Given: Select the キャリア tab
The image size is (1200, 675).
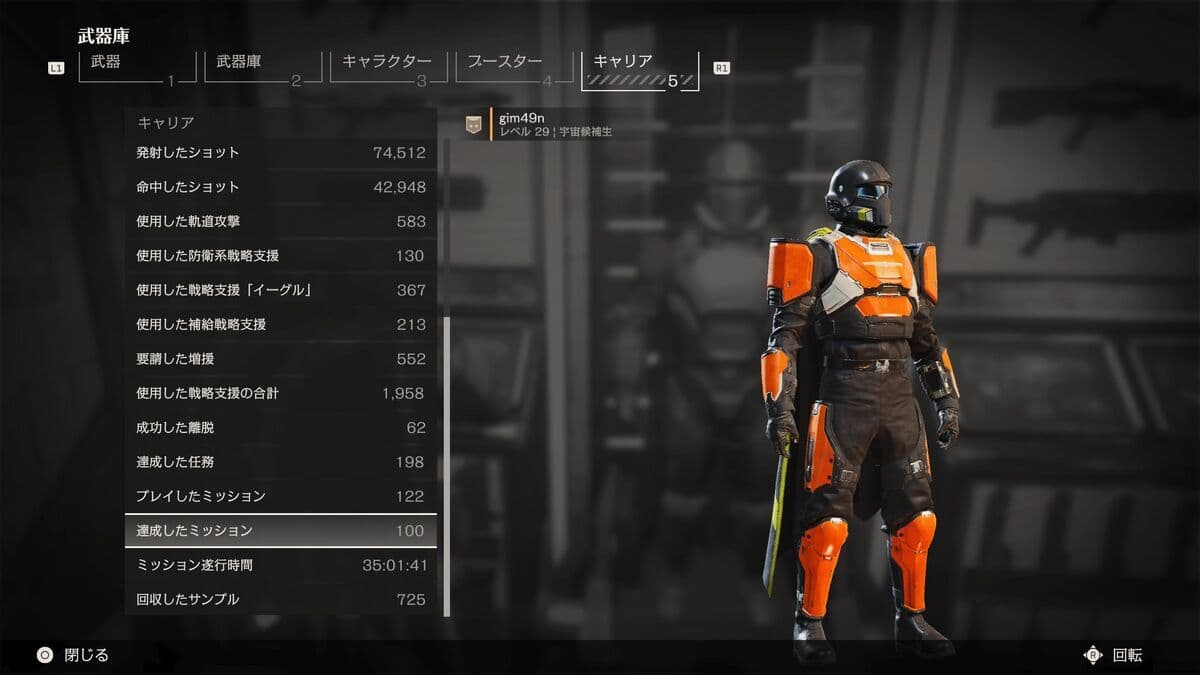Looking at the screenshot, I should point(640,68).
